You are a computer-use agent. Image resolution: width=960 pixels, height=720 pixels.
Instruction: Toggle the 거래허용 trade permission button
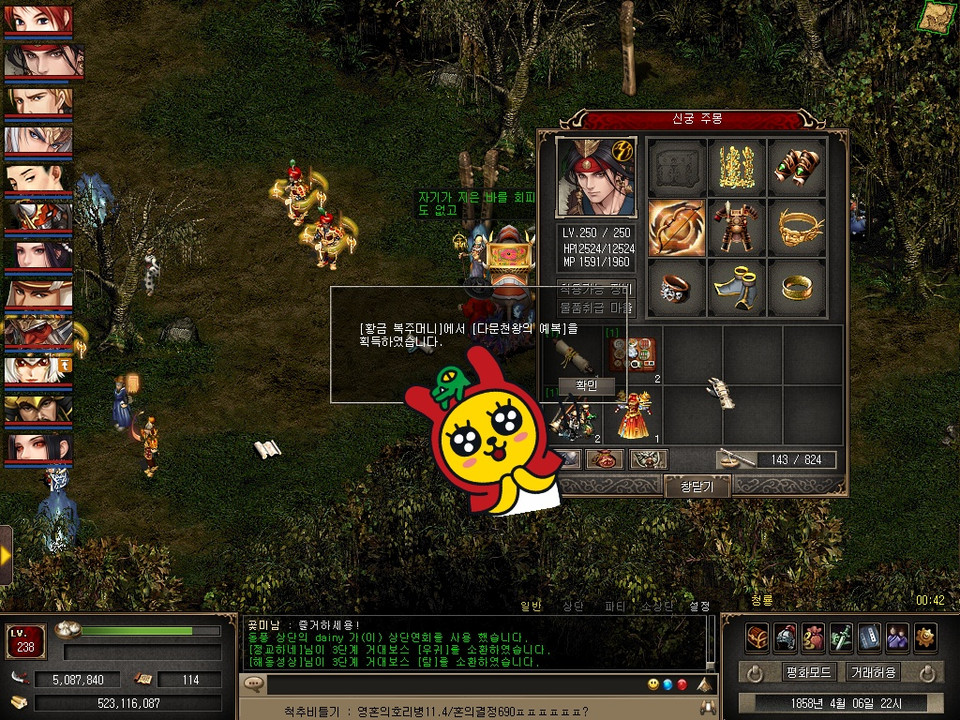click(872, 672)
